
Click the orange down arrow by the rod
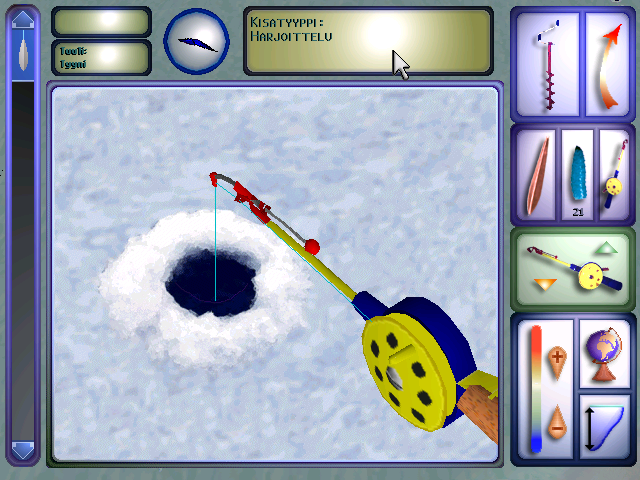pyautogui.click(x=544, y=285)
